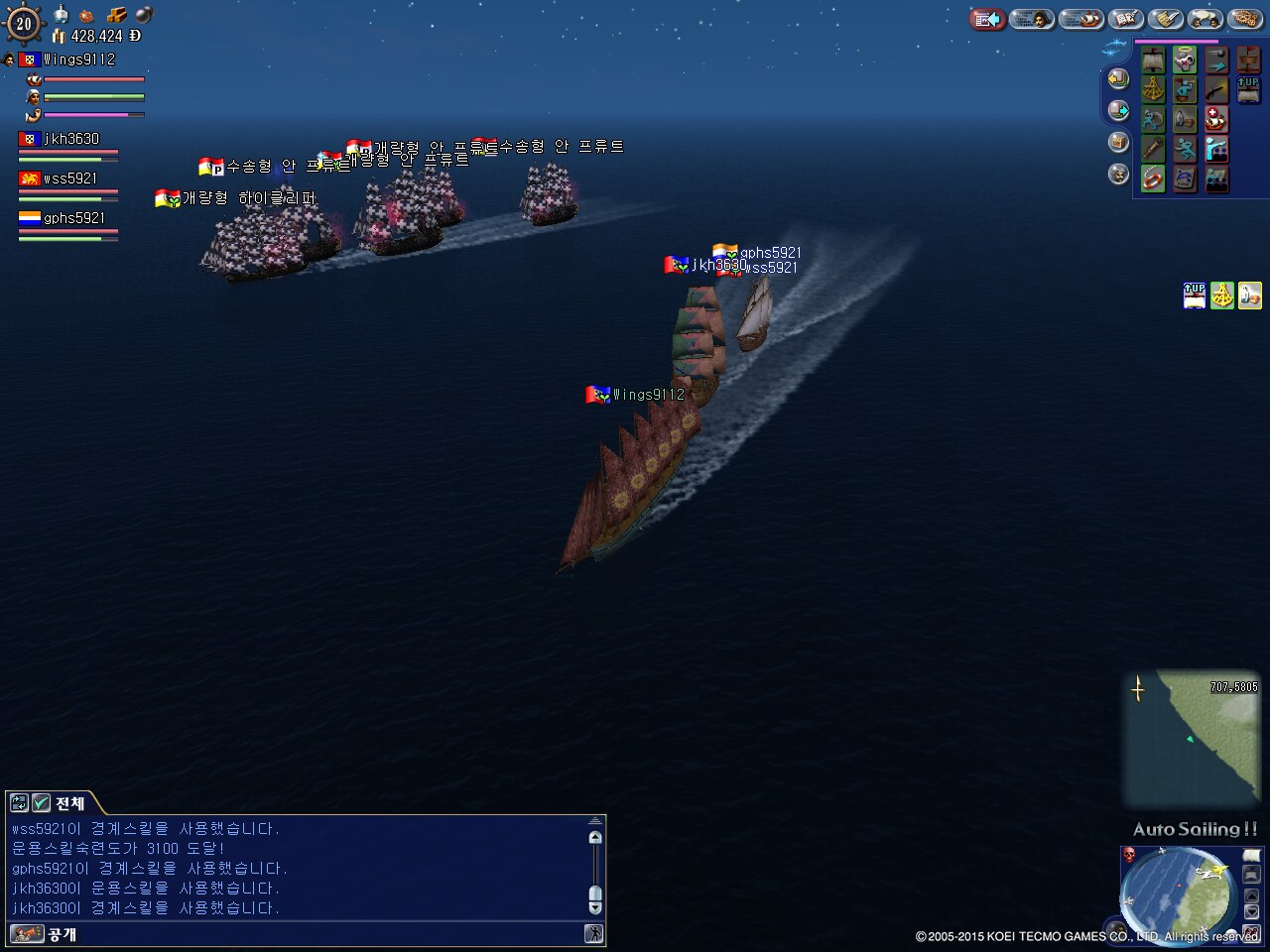1270x952 pixels.
Task: Select party member wss5921 in the list
Action: (69, 179)
